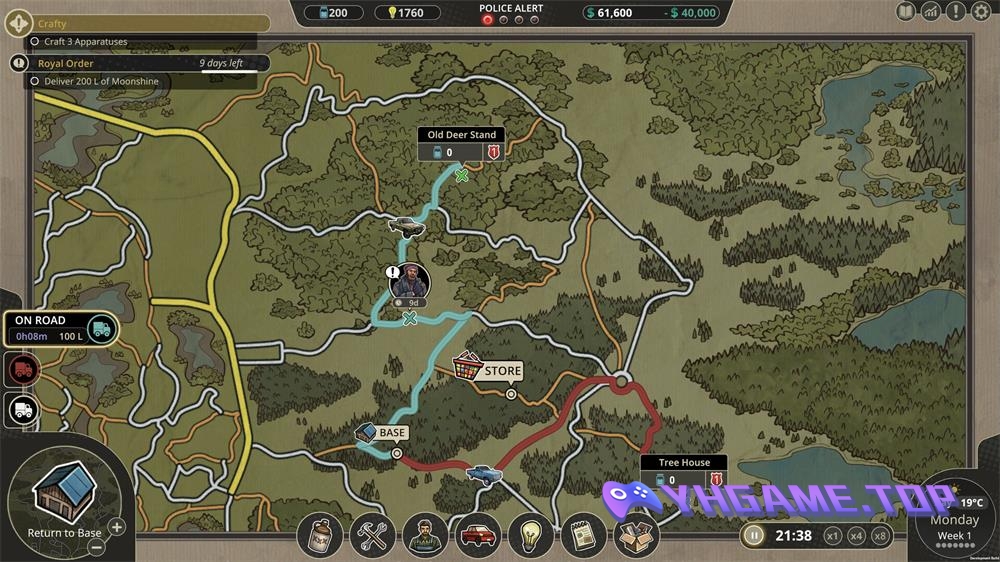
Task: Set game speed to x8
Action: pyautogui.click(x=880, y=536)
